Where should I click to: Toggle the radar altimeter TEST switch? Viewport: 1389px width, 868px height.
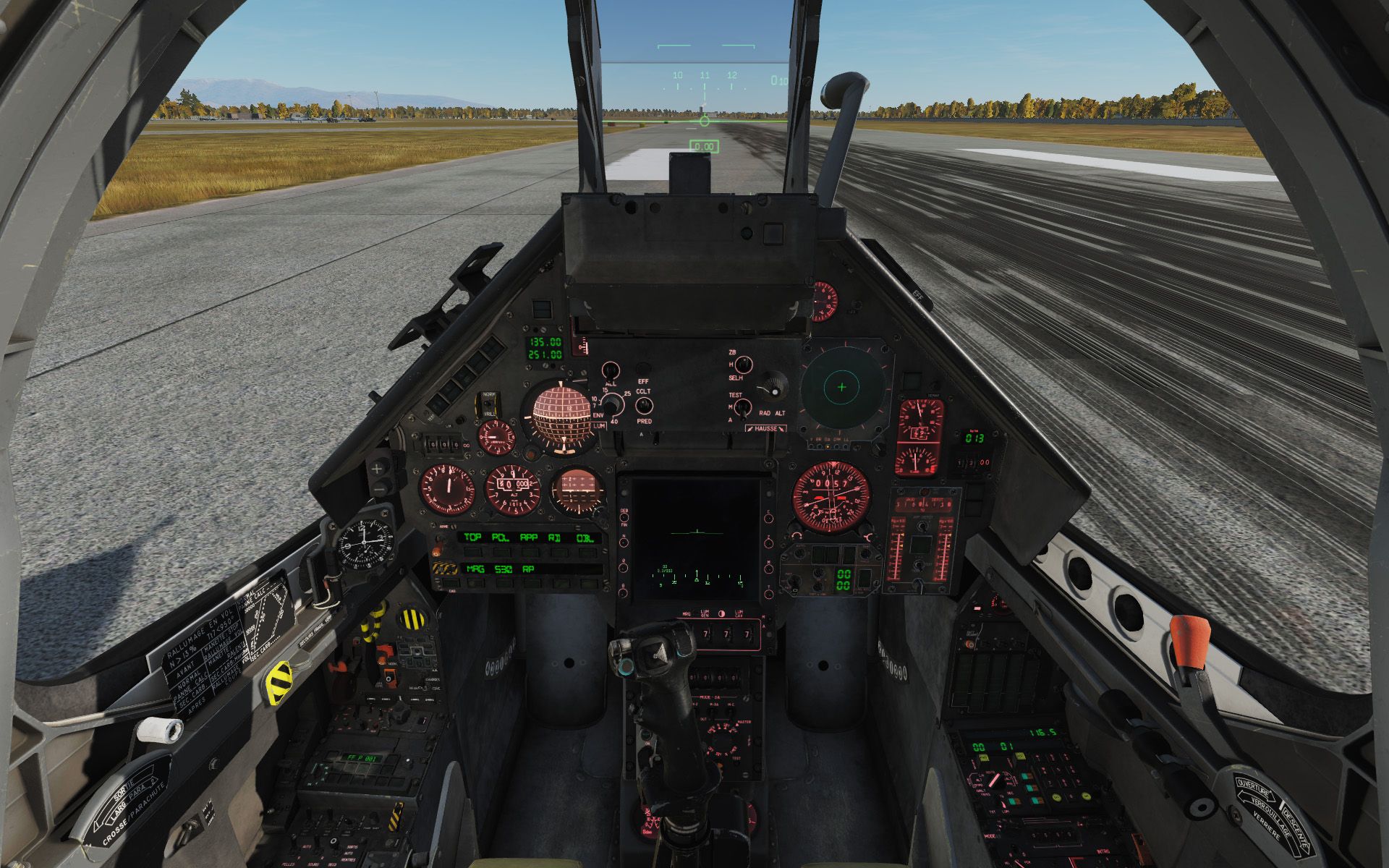click(742, 408)
